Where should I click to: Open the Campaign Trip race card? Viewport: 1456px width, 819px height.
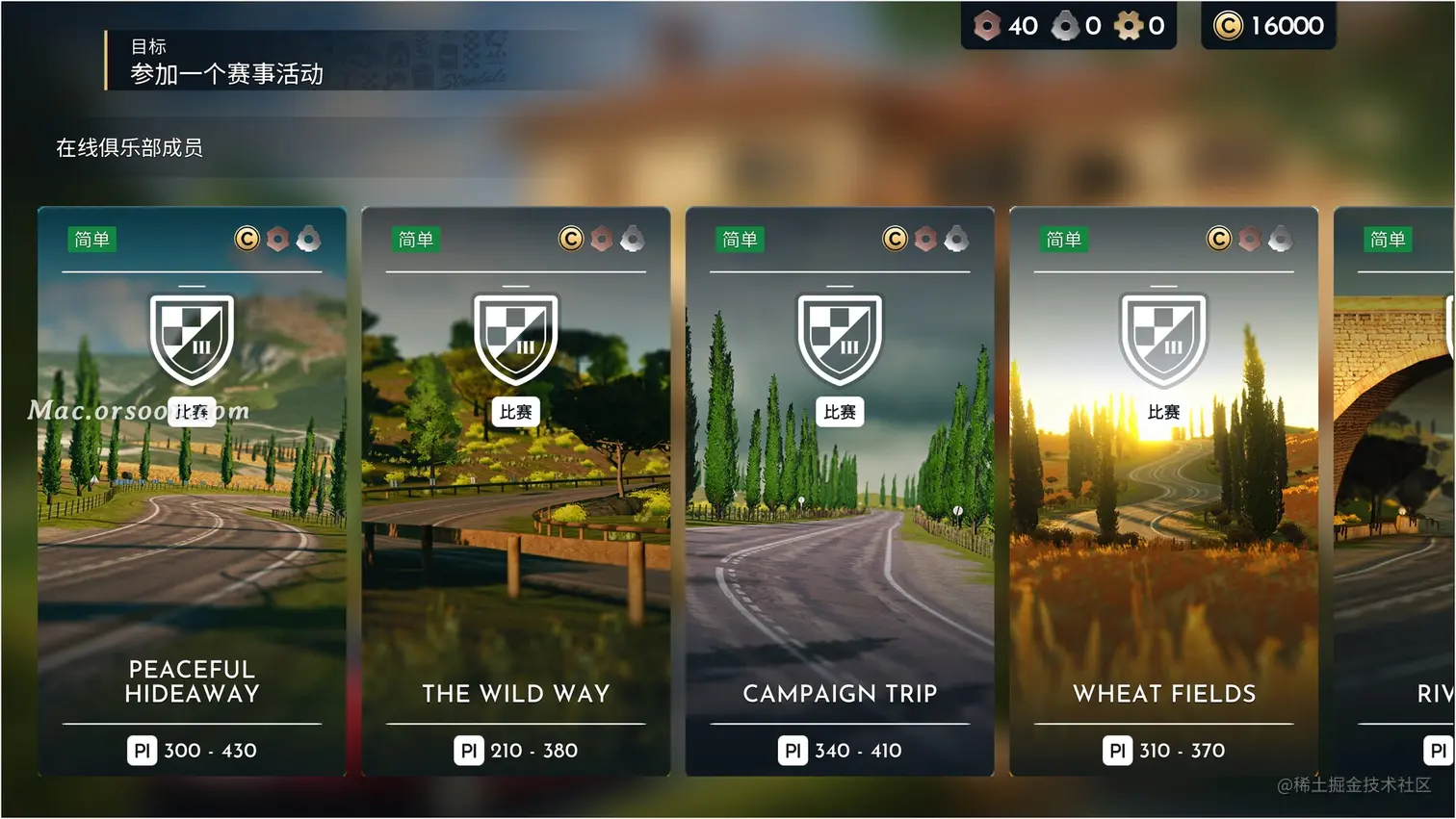(x=839, y=491)
